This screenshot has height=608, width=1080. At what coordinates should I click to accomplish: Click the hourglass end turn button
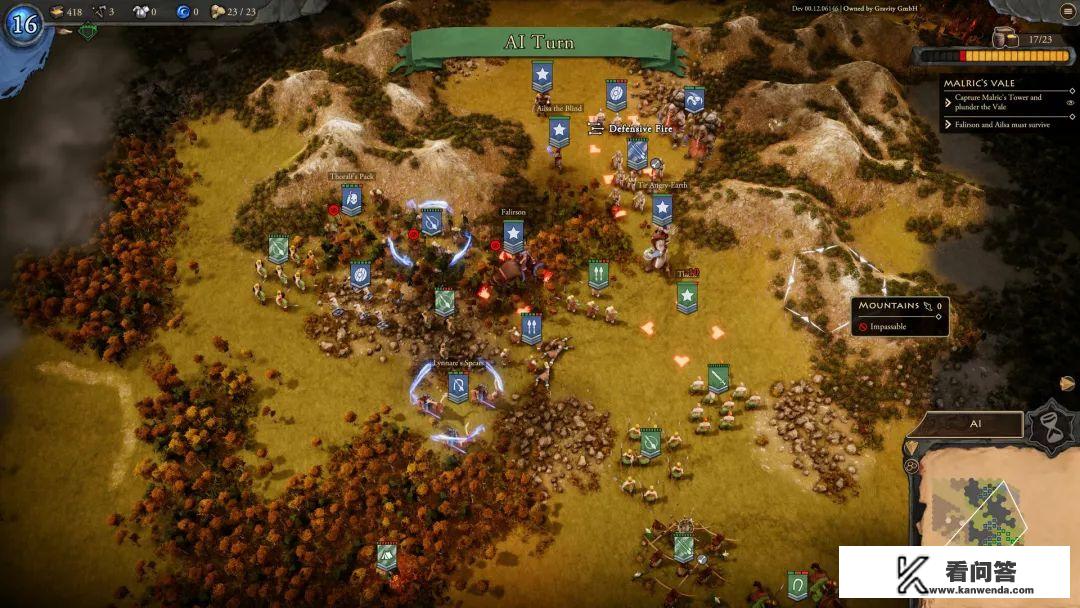(x=1053, y=424)
